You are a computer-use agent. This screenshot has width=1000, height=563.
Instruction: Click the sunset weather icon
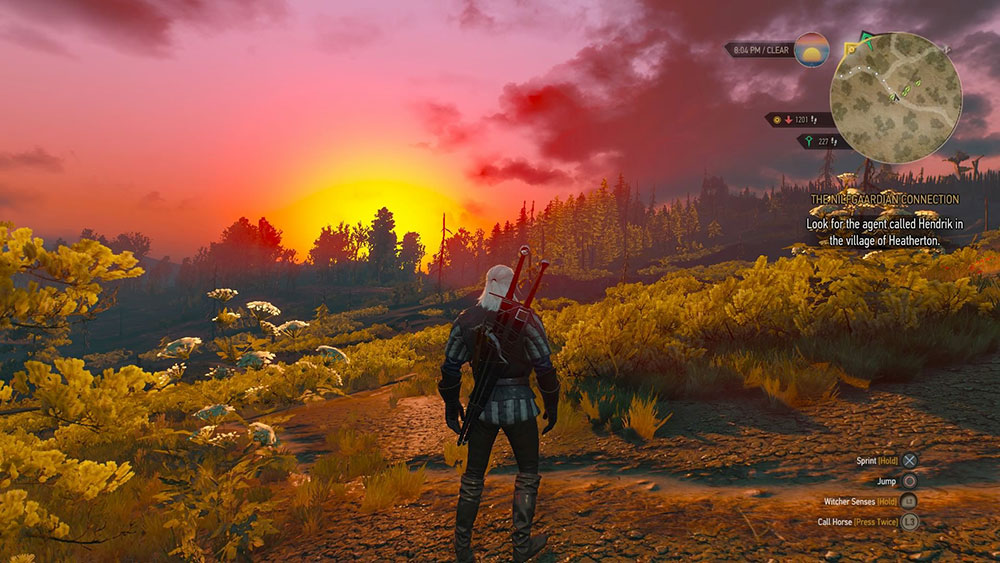811,49
